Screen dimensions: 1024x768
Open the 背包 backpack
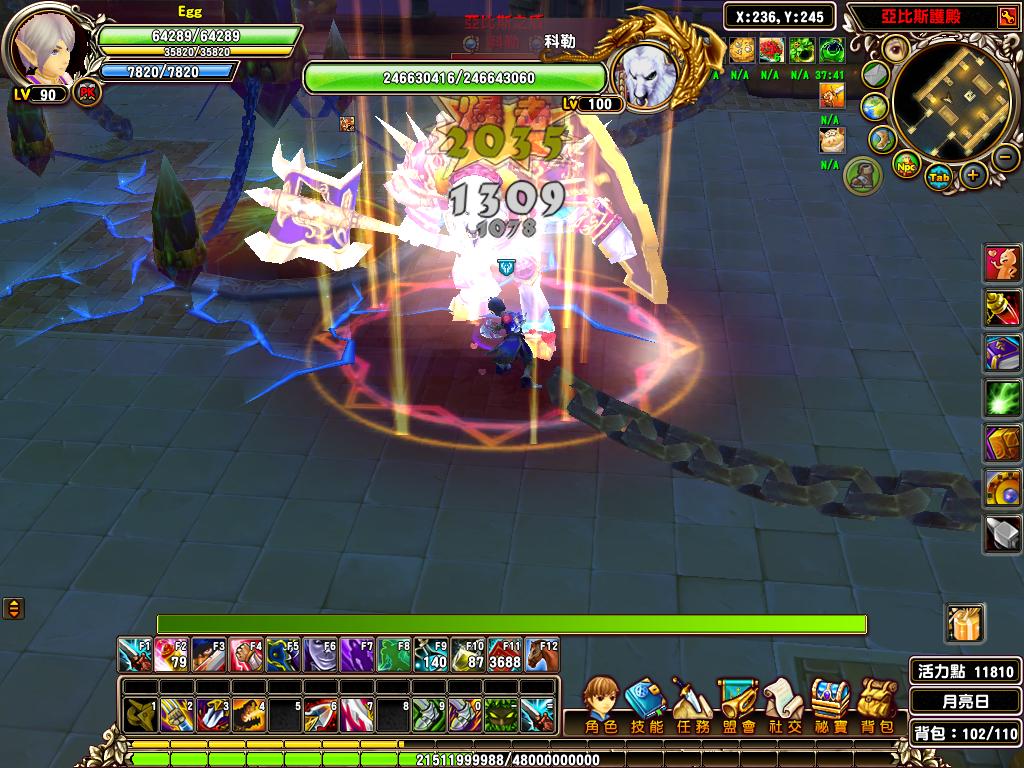(877, 703)
